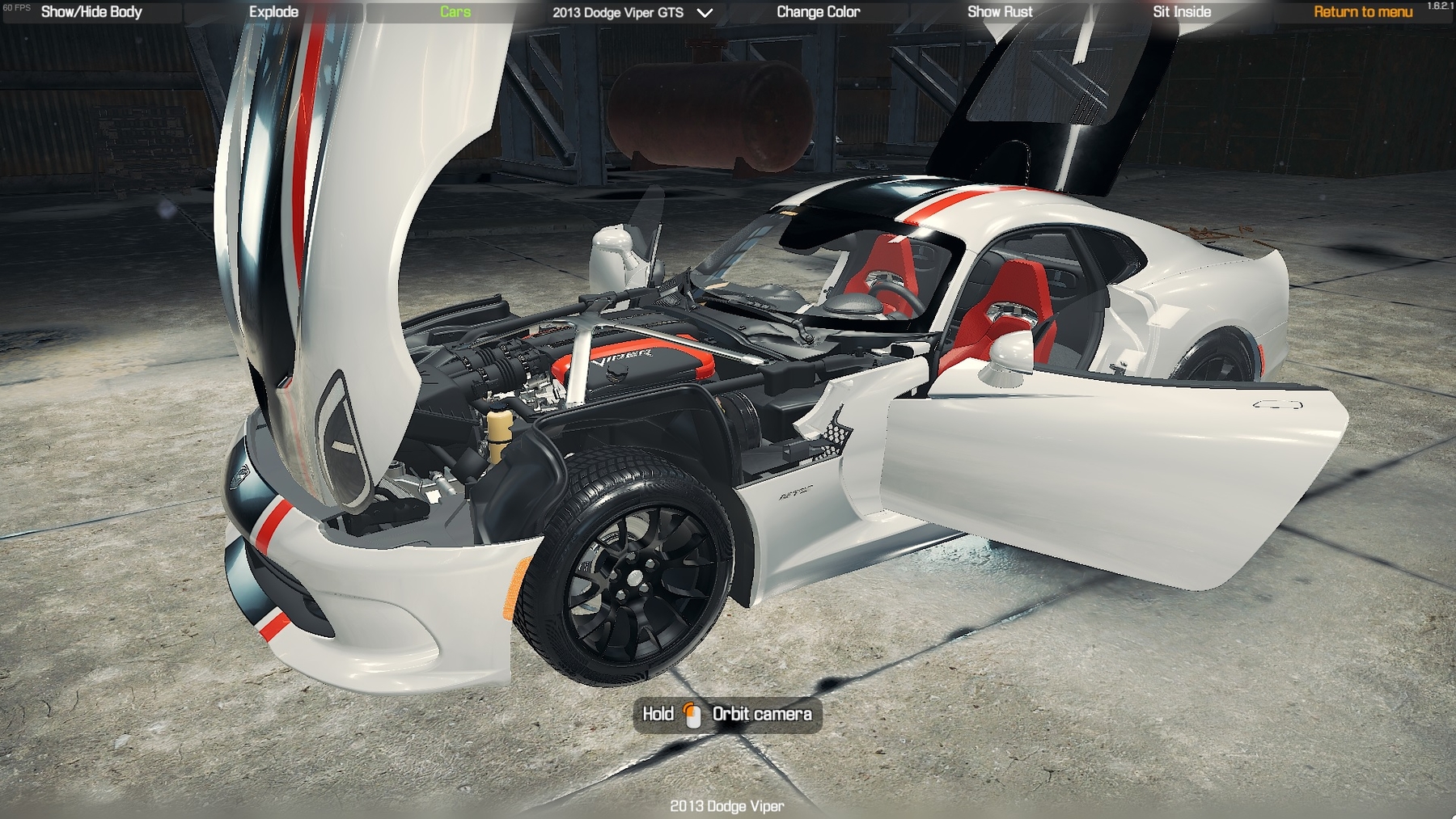Toggle Show Rust on the car
Image resolution: width=1456 pixels, height=819 pixels.
pyautogui.click(x=1000, y=12)
